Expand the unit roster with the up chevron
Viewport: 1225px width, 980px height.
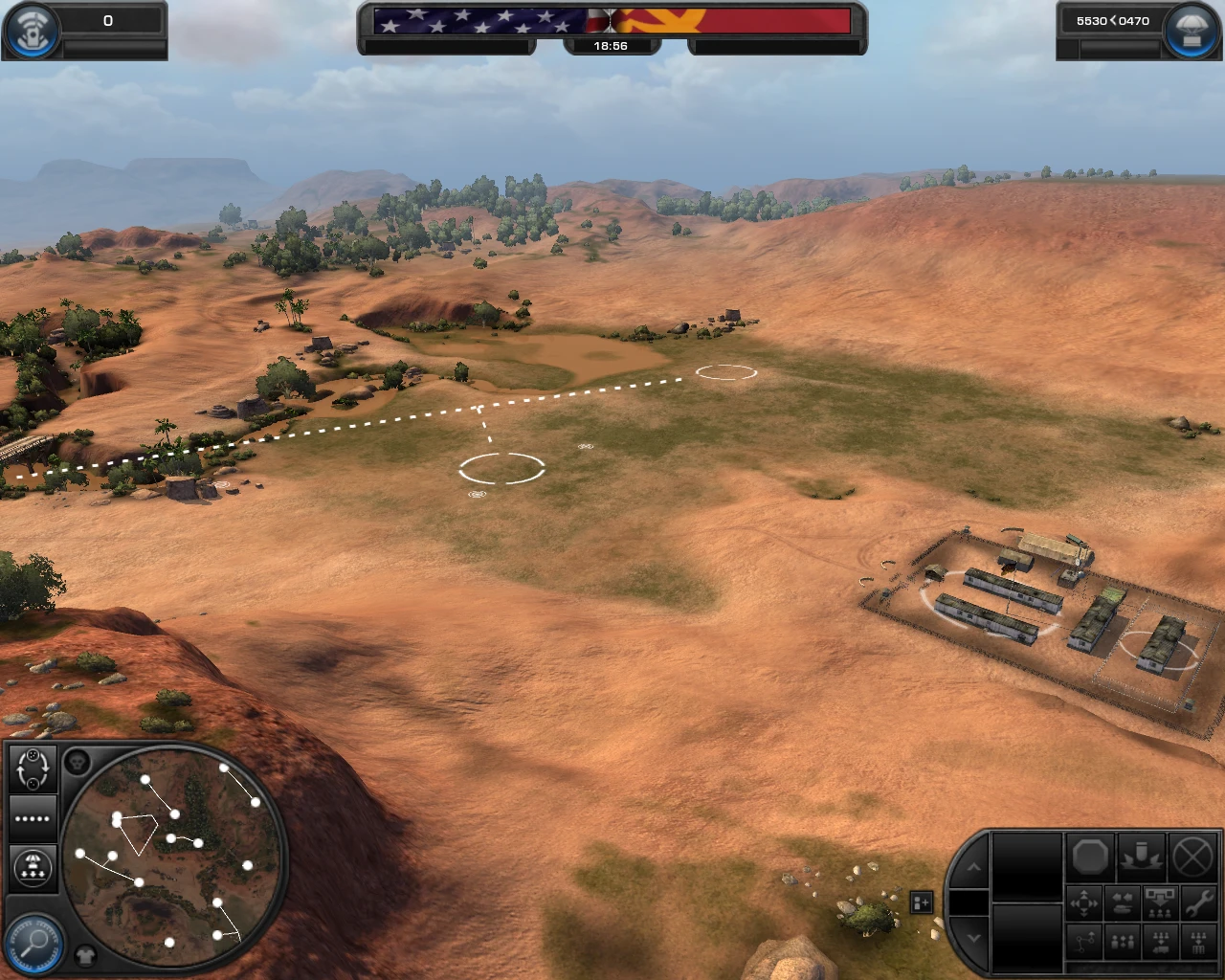pos(974,867)
